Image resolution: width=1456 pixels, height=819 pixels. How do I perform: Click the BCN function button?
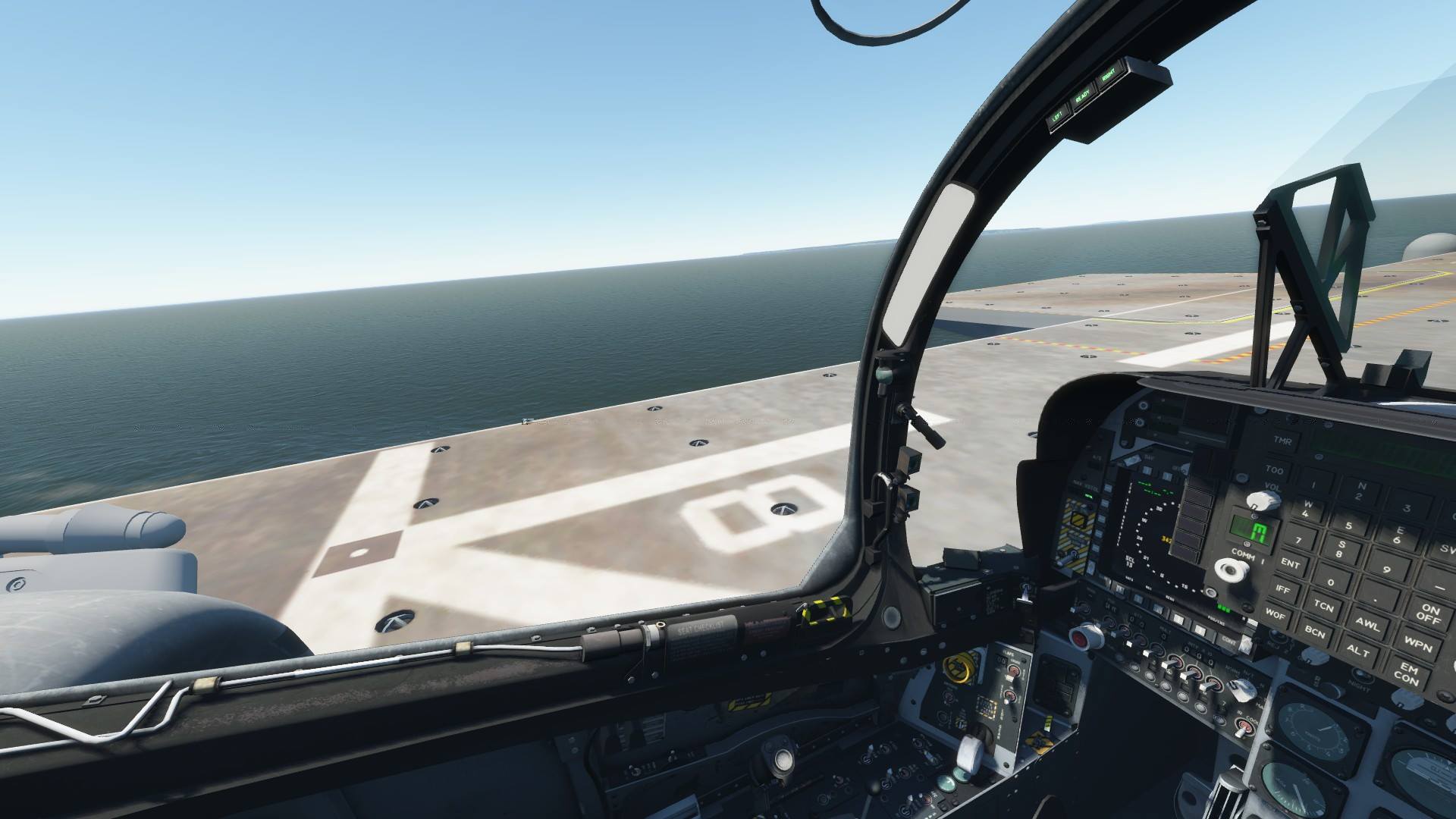click(x=1314, y=631)
